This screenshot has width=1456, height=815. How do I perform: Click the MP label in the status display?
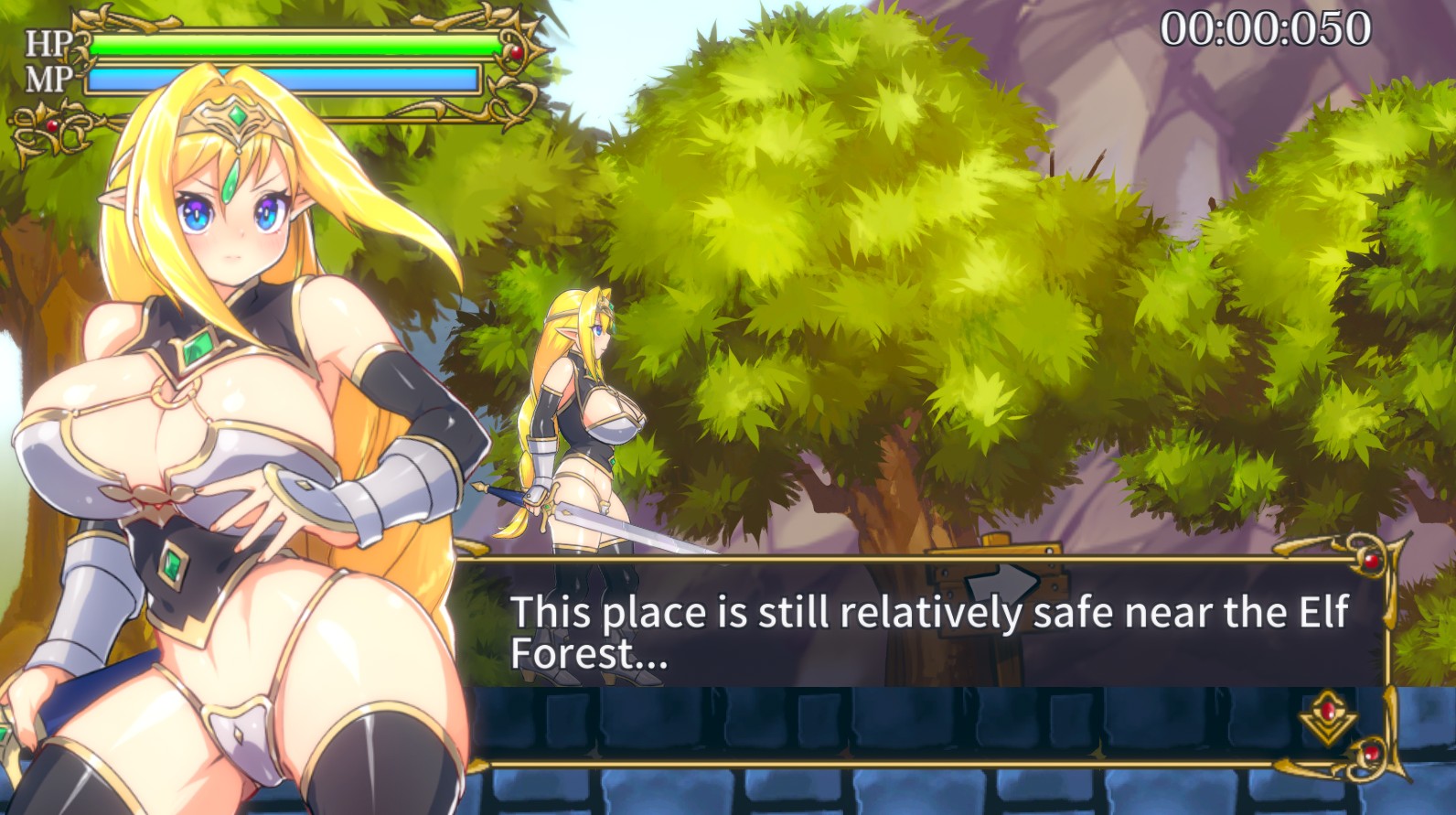pyautogui.click(x=45, y=77)
